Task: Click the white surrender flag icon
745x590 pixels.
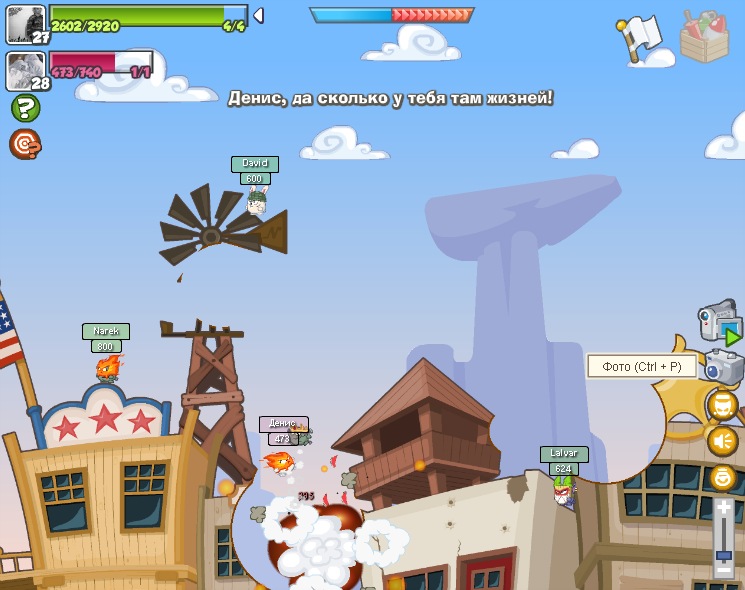Action: [x=641, y=40]
